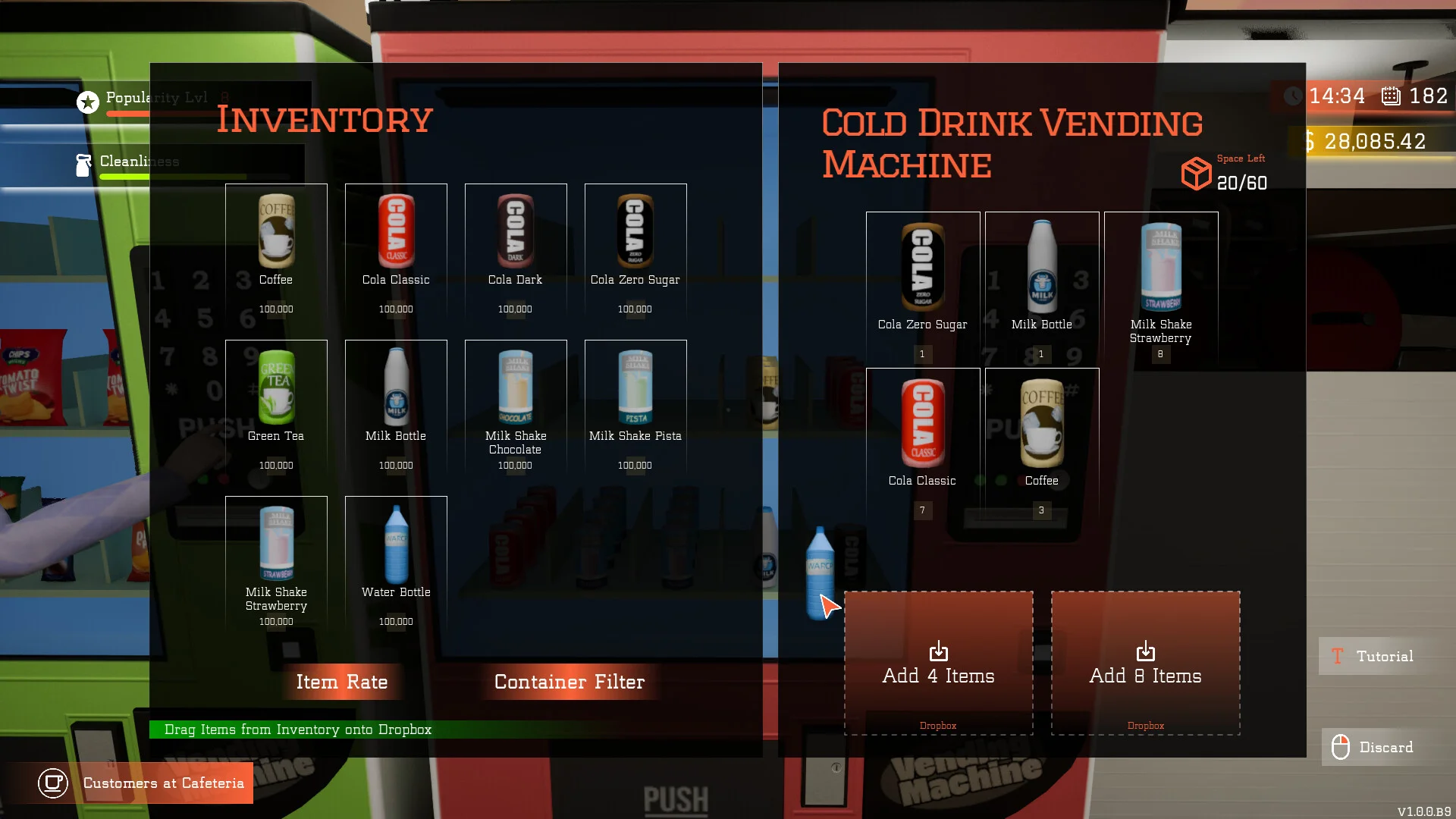Open the Container Filter
Image resolution: width=1456 pixels, height=819 pixels.
(569, 682)
